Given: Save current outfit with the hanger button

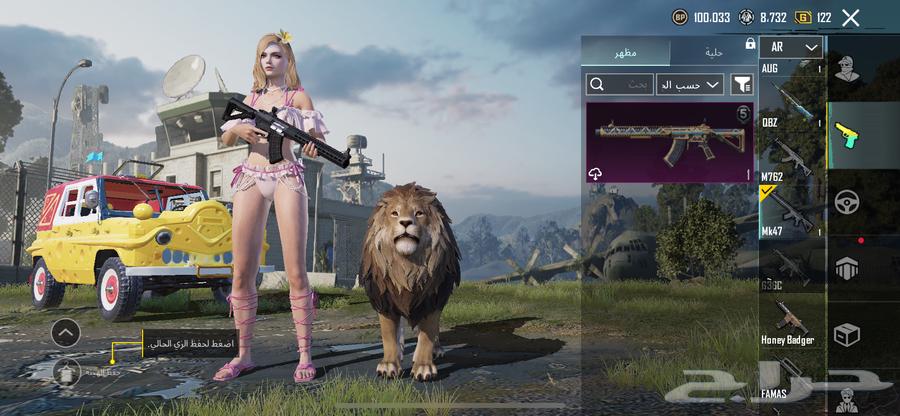Looking at the screenshot, I should click(x=66, y=371).
